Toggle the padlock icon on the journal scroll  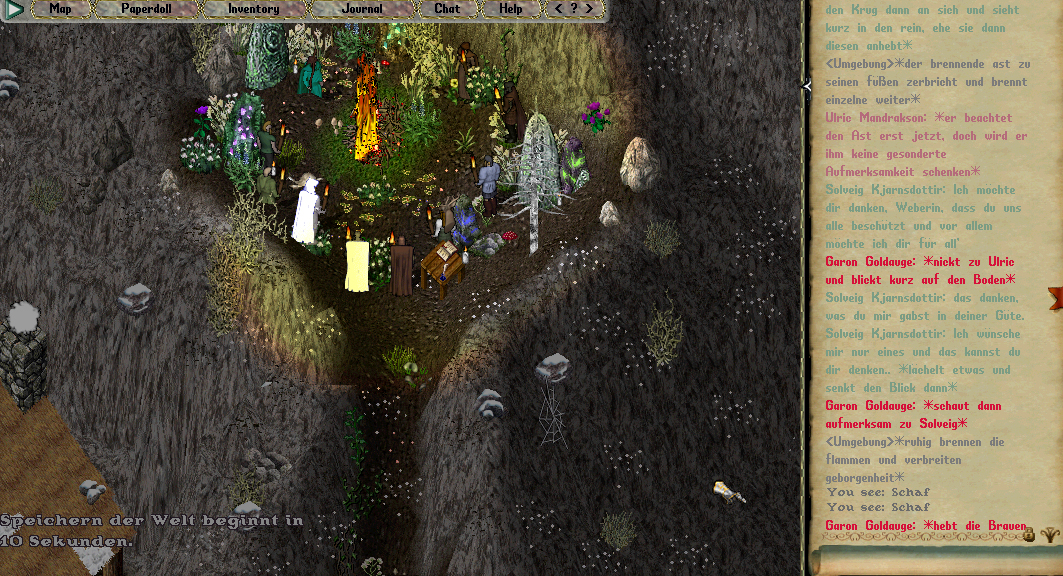click(1028, 536)
